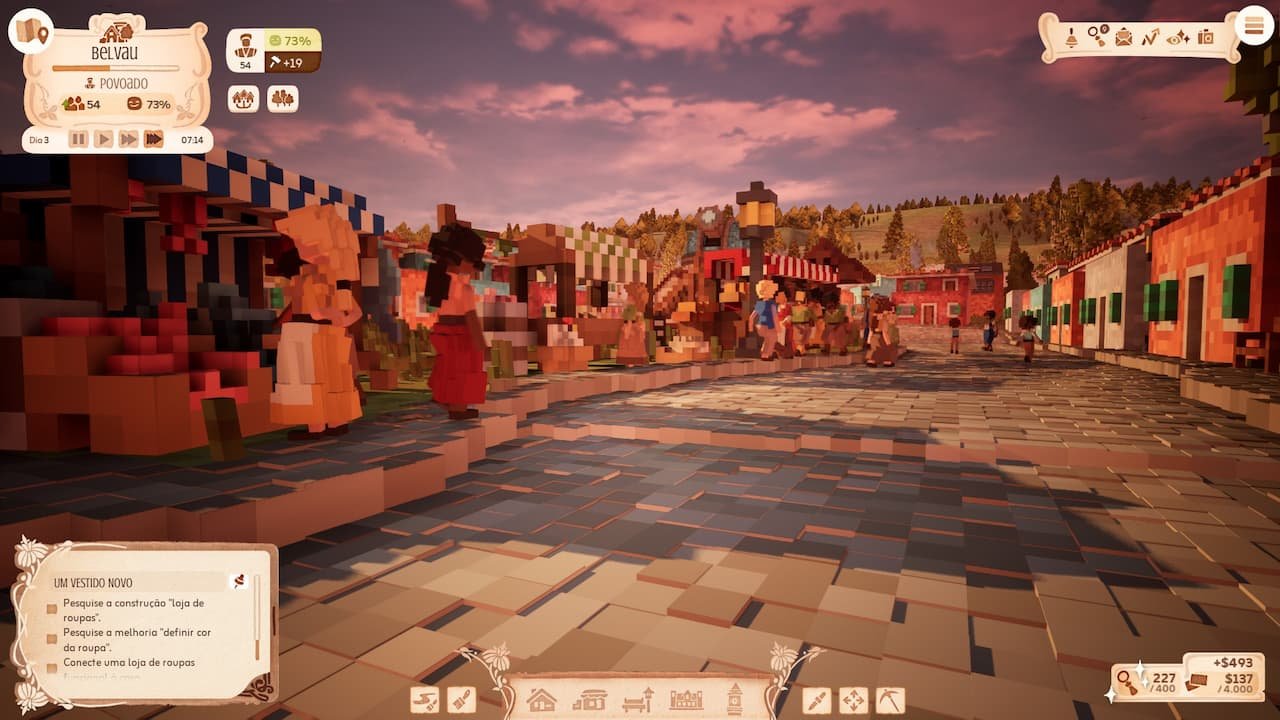1280x720 pixels.
Task: Select the road drawing tool
Action: [425, 700]
